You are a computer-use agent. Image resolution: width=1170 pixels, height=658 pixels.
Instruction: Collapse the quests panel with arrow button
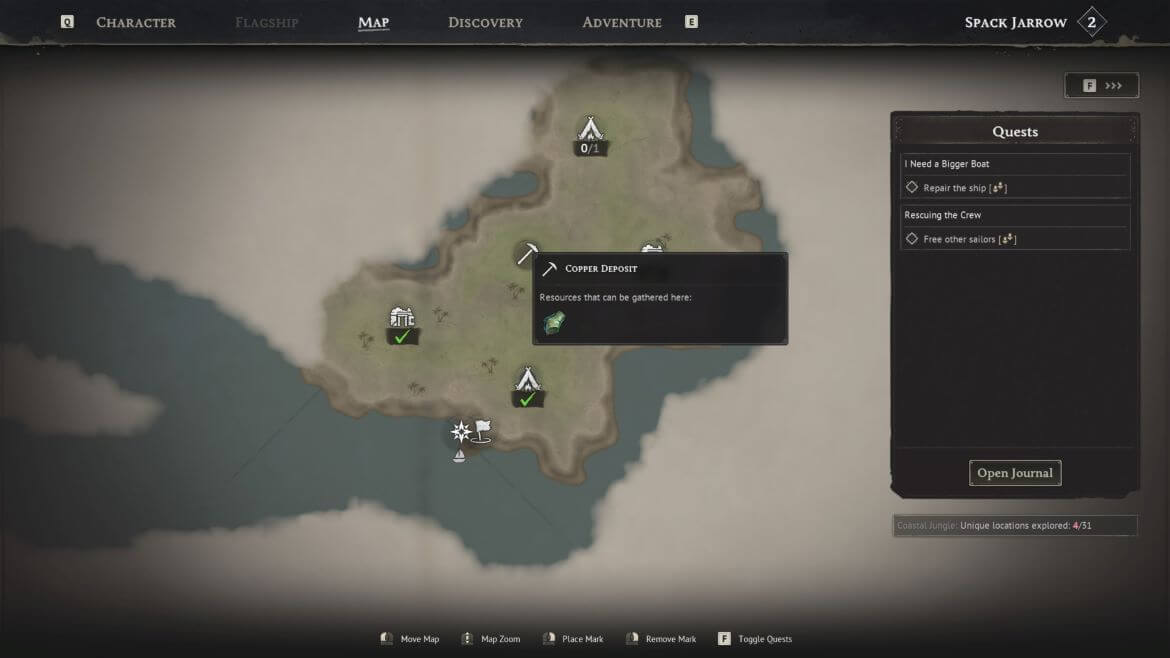[1101, 86]
